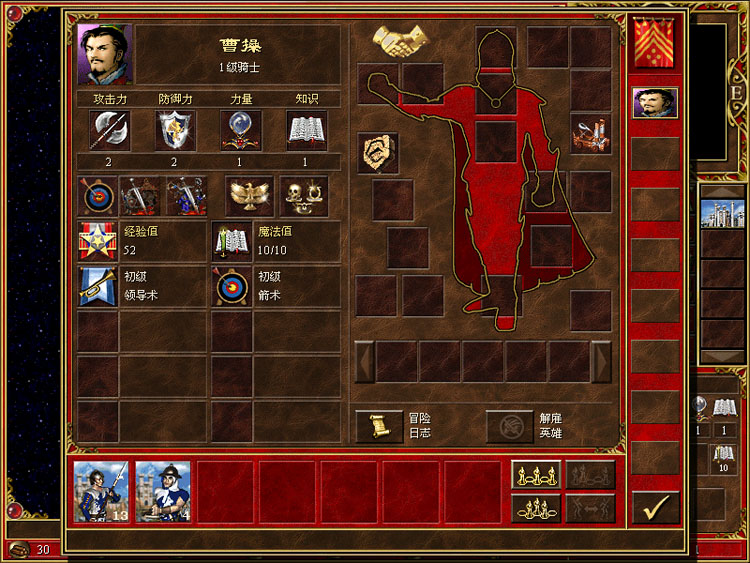Click the golden eagle morale icon
The height and width of the screenshot is (563, 750).
click(x=249, y=196)
